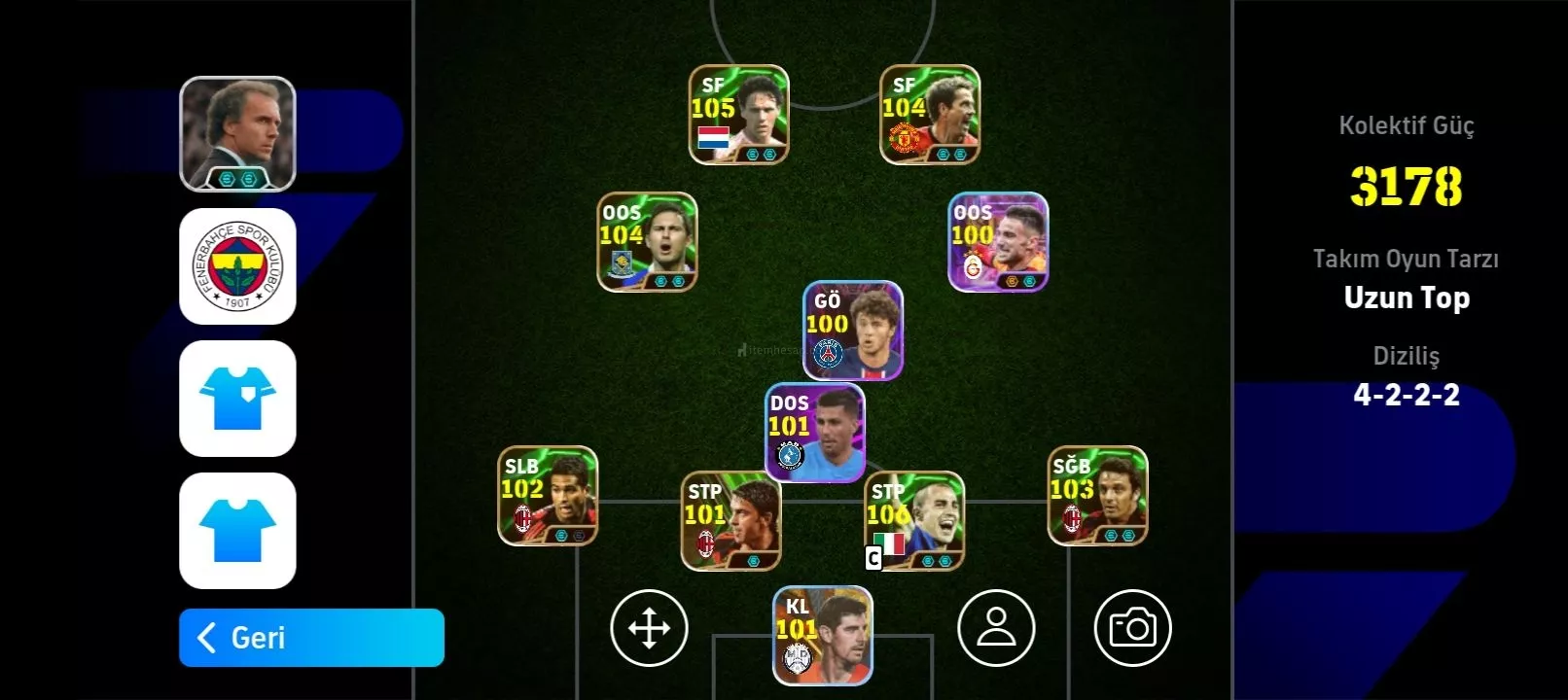Screen dimensions: 1568x700
Task: Select the 105 SF striker with Netherlands flag
Action: click(738, 115)
